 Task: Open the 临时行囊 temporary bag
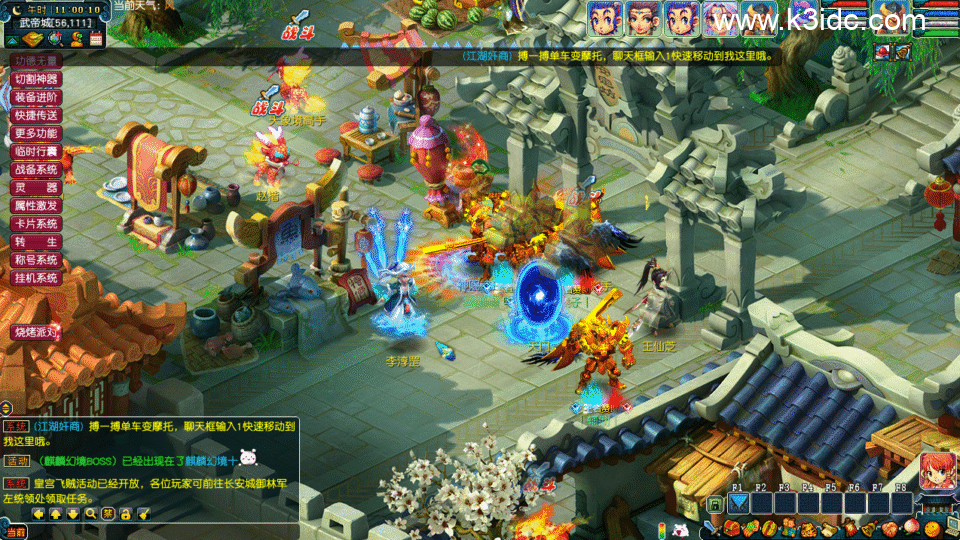pos(37,151)
